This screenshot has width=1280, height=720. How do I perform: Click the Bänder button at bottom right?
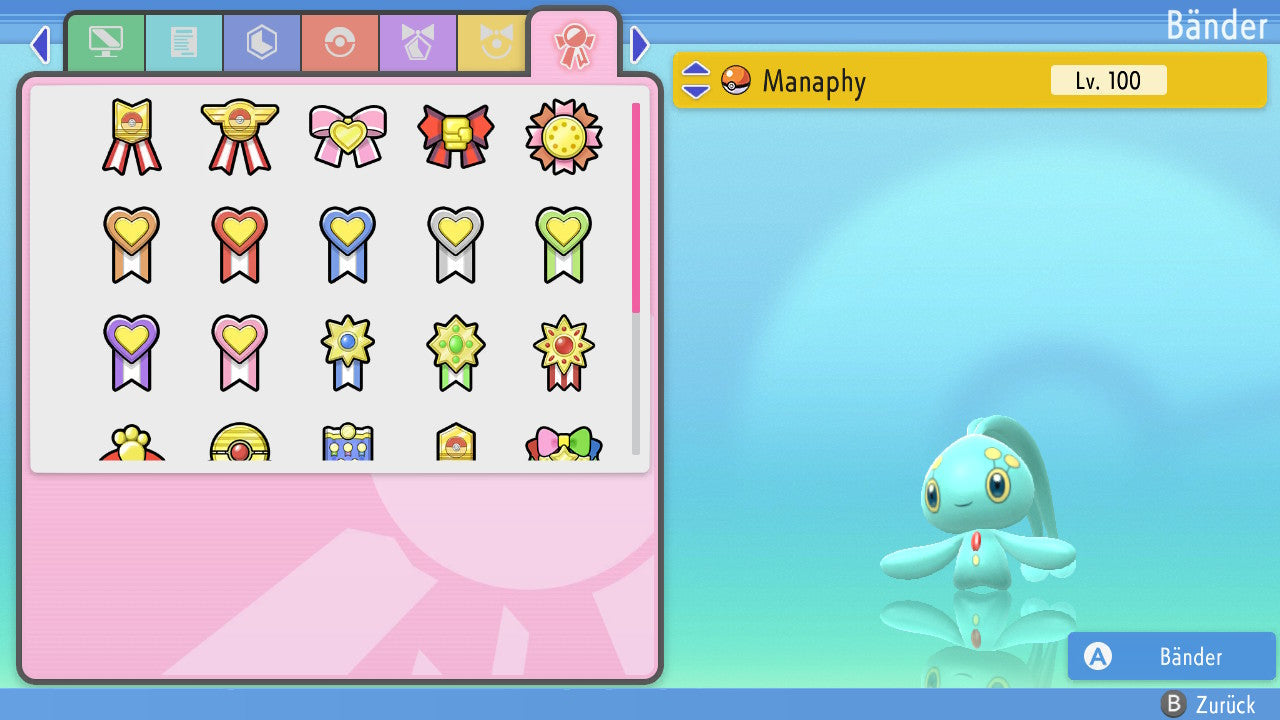tap(1171, 656)
